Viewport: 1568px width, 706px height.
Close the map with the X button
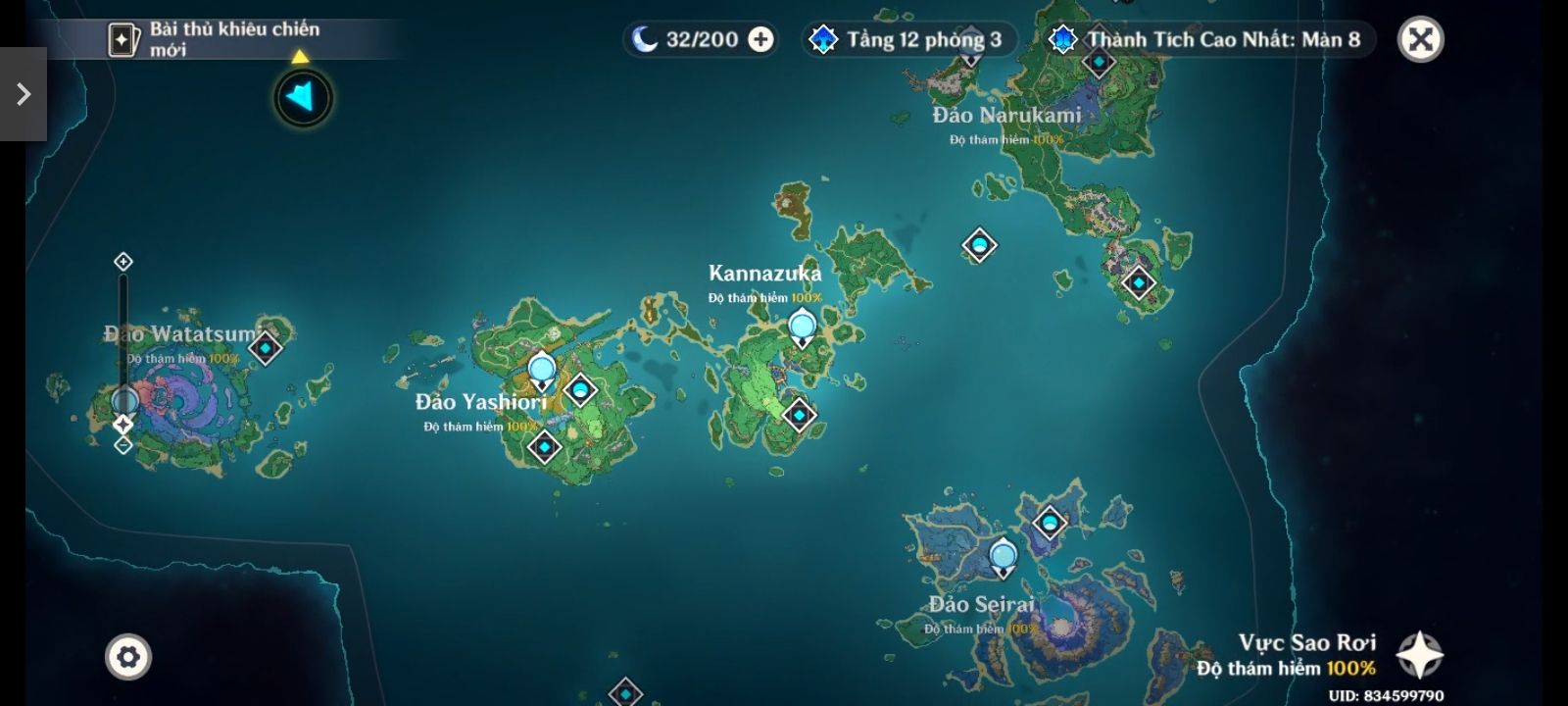click(x=1420, y=40)
